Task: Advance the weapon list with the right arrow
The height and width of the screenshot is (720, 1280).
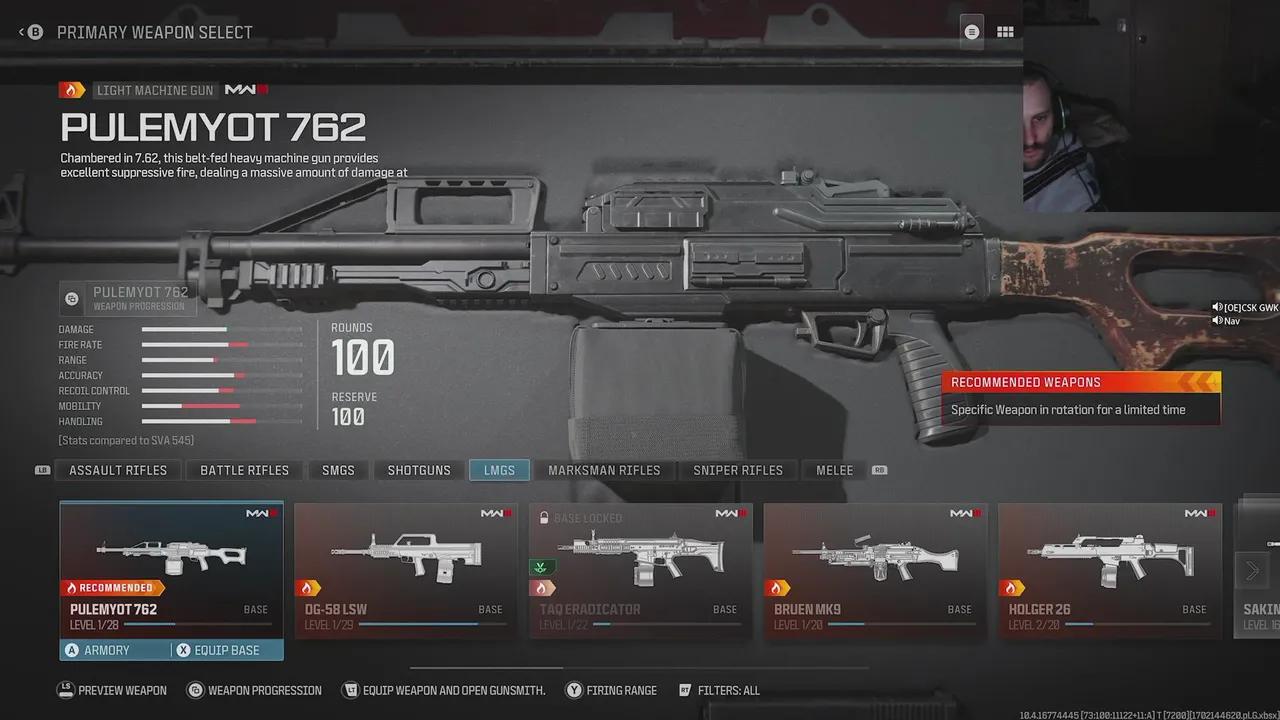Action: pos(1252,571)
